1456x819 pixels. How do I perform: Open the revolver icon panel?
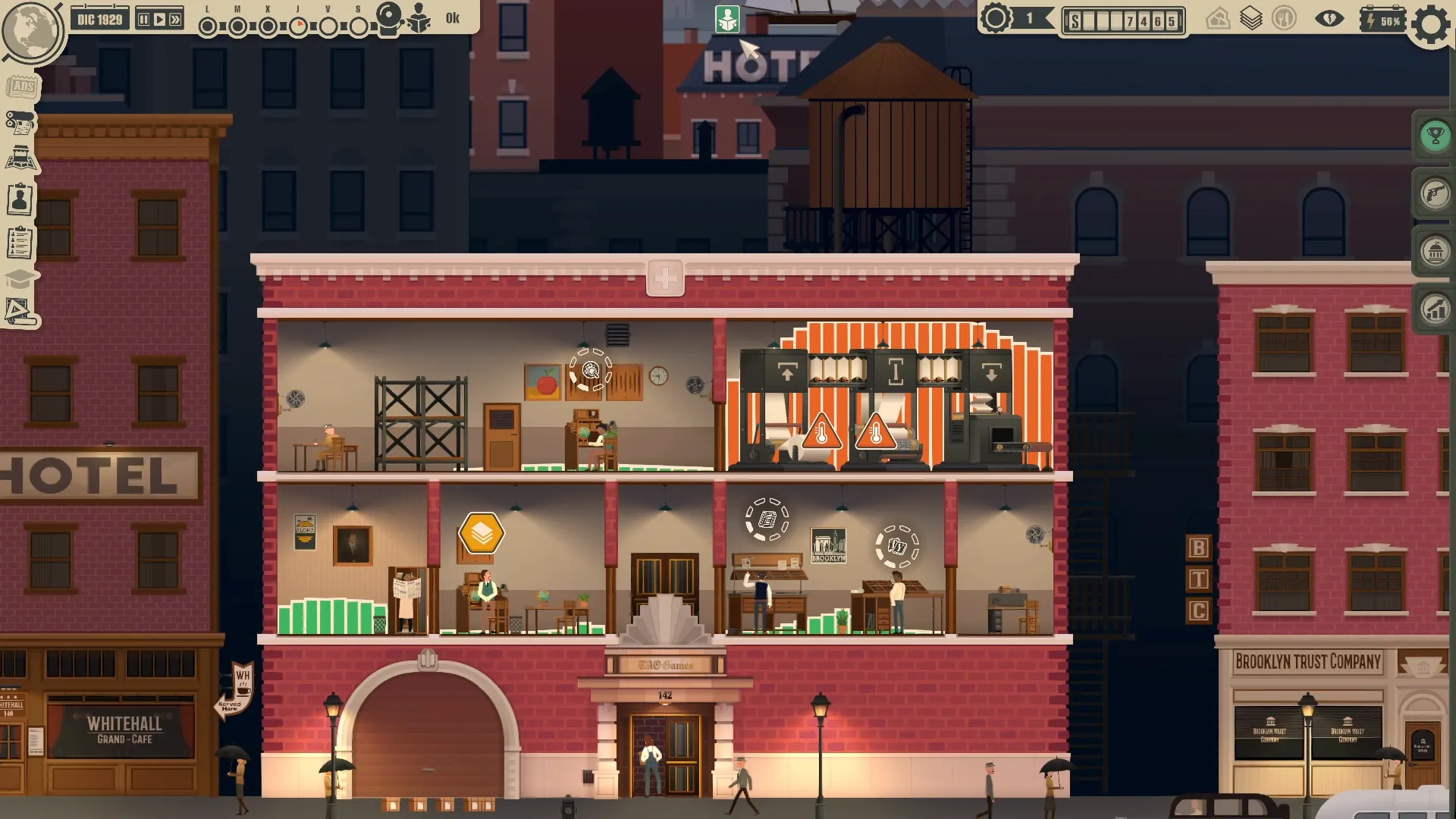1435,194
